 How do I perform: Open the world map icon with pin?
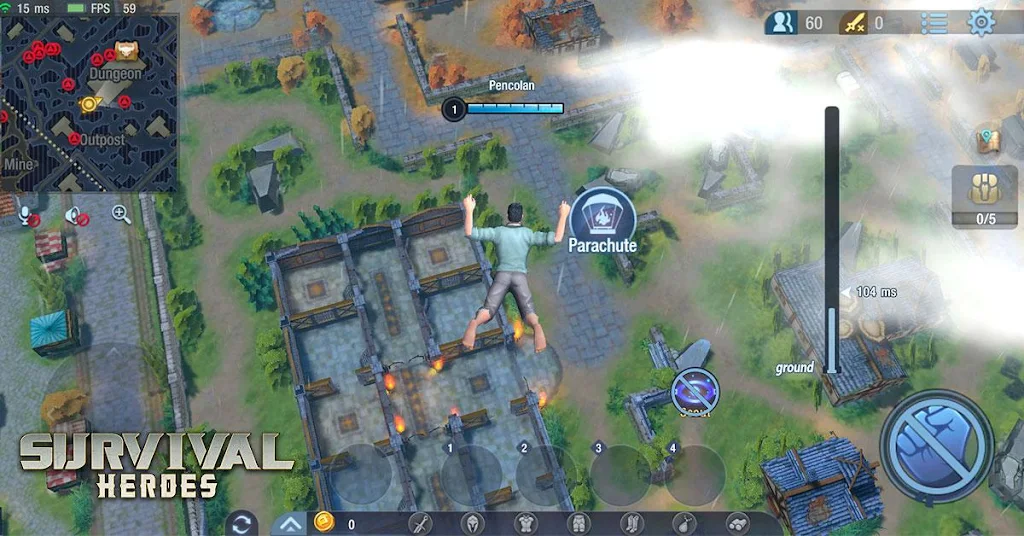(989, 139)
